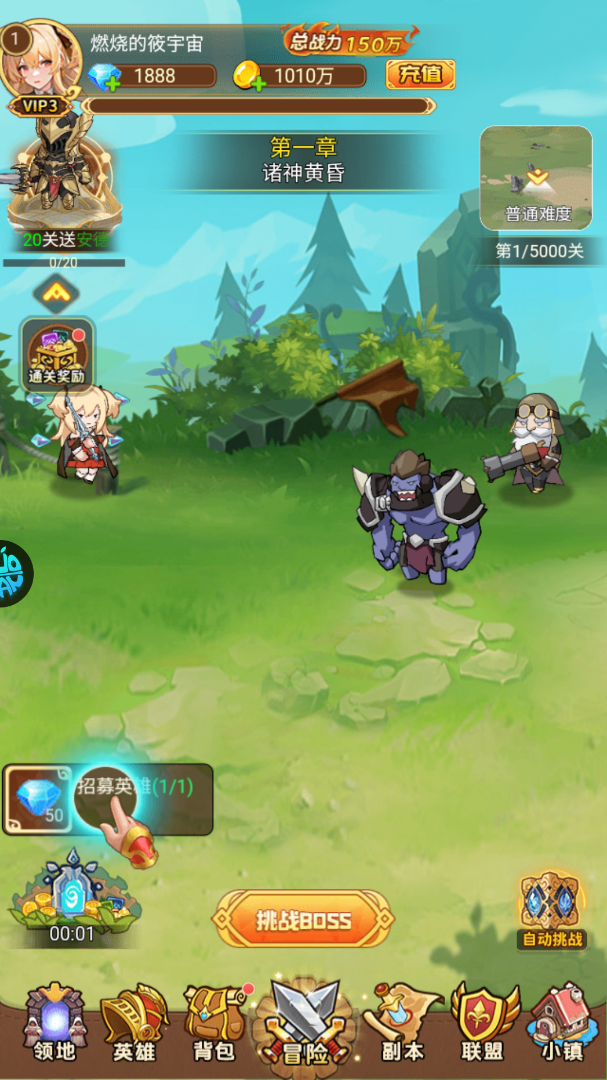Select the 普通难度 map thumbnail
The image size is (607, 1080).
pos(538,178)
